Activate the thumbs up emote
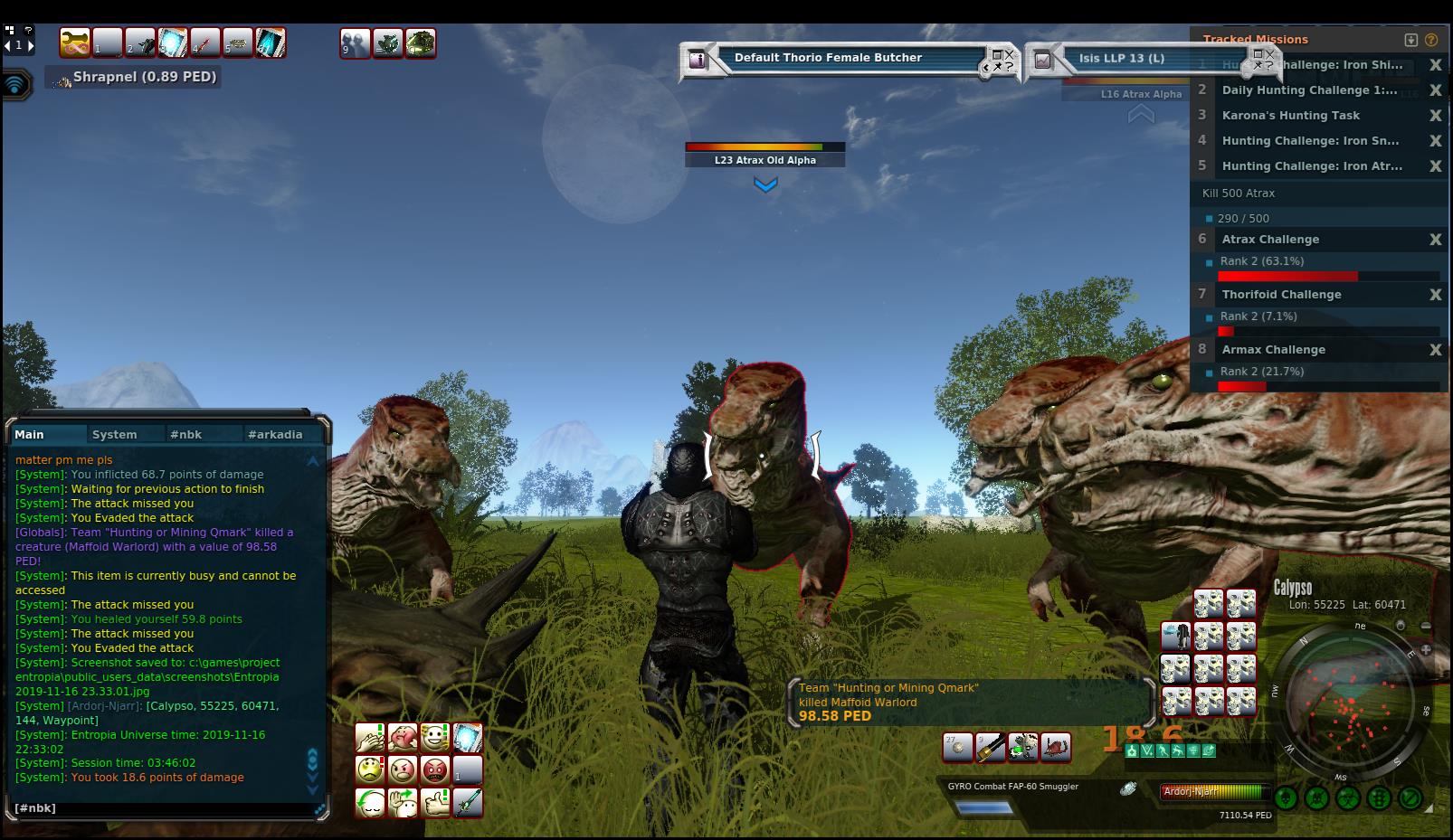The width and height of the screenshot is (1453, 840). (435, 803)
